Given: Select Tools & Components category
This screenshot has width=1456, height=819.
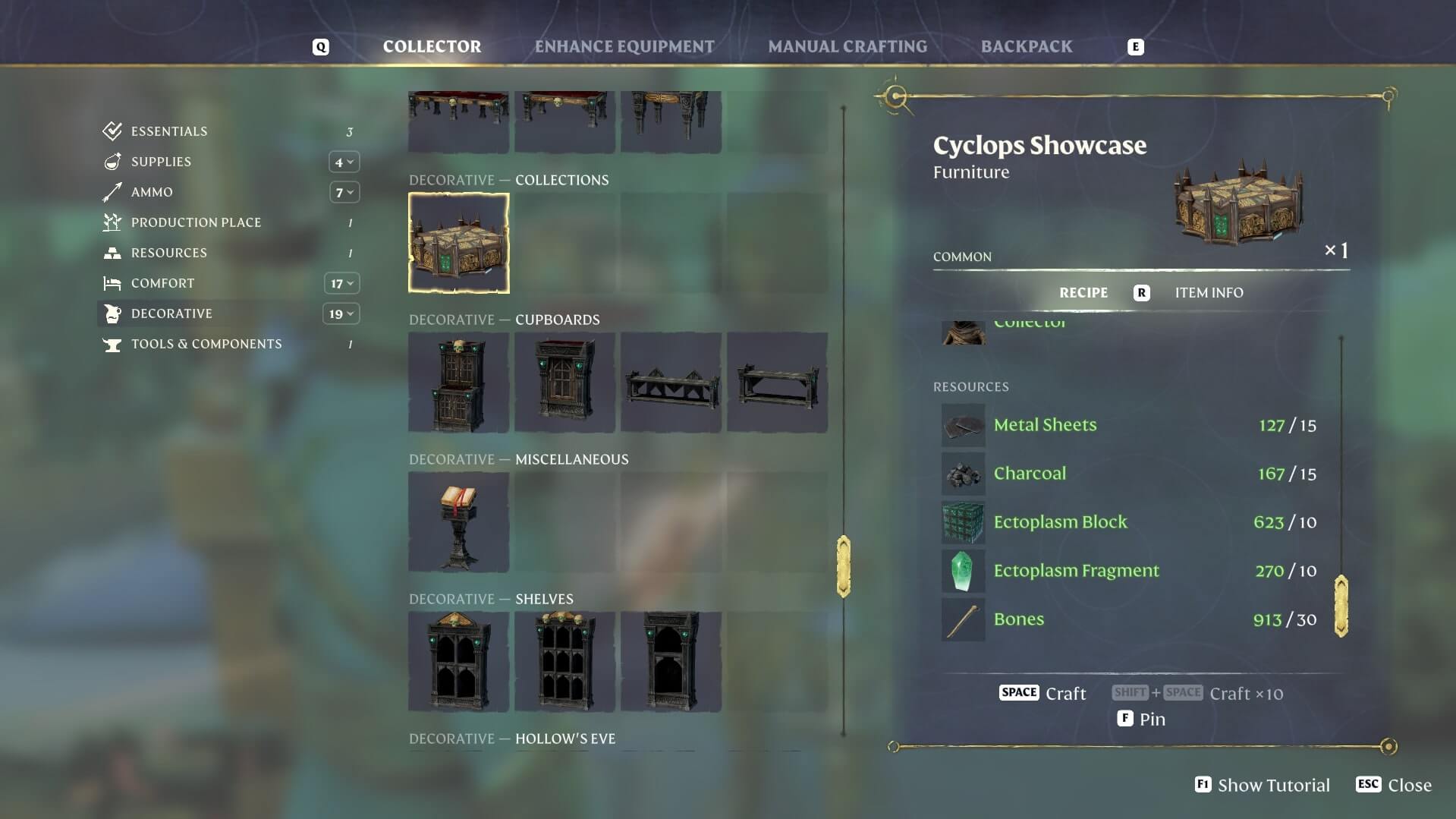Looking at the screenshot, I should (206, 344).
